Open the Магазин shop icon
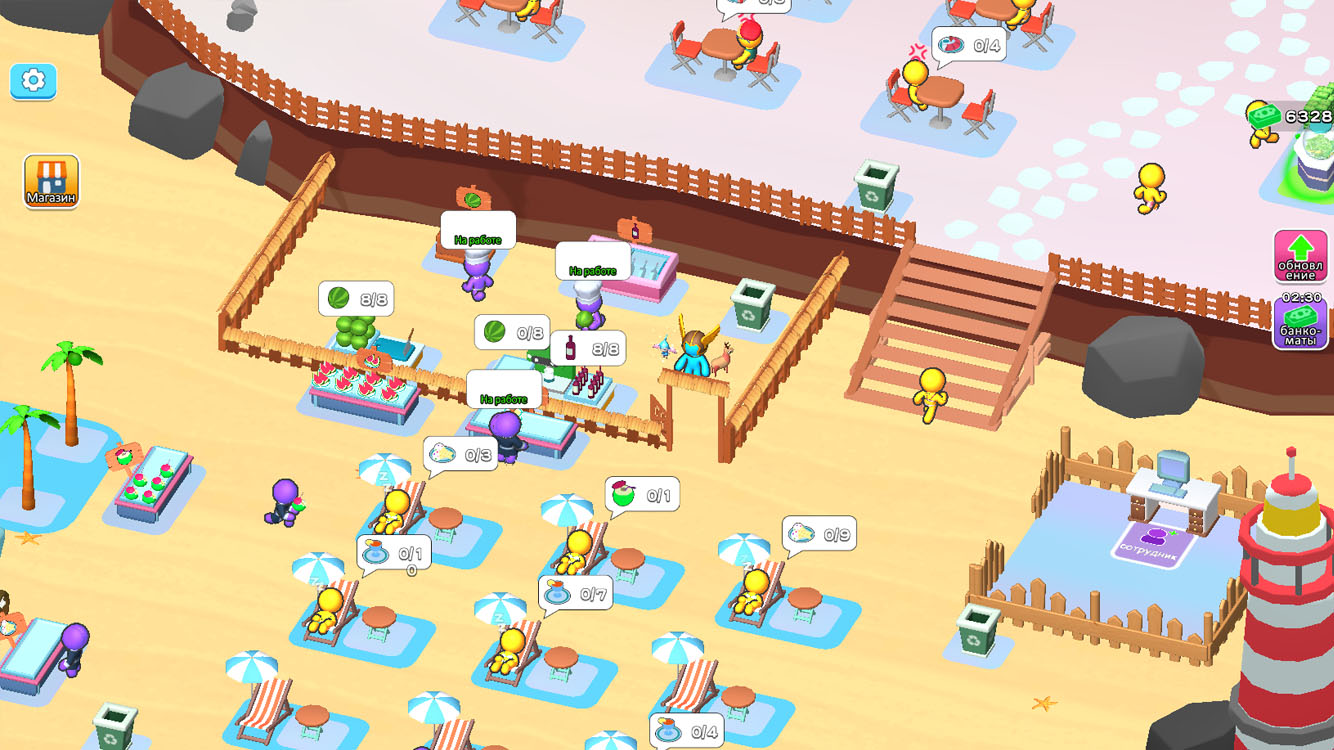This screenshot has width=1334, height=750. (x=51, y=180)
